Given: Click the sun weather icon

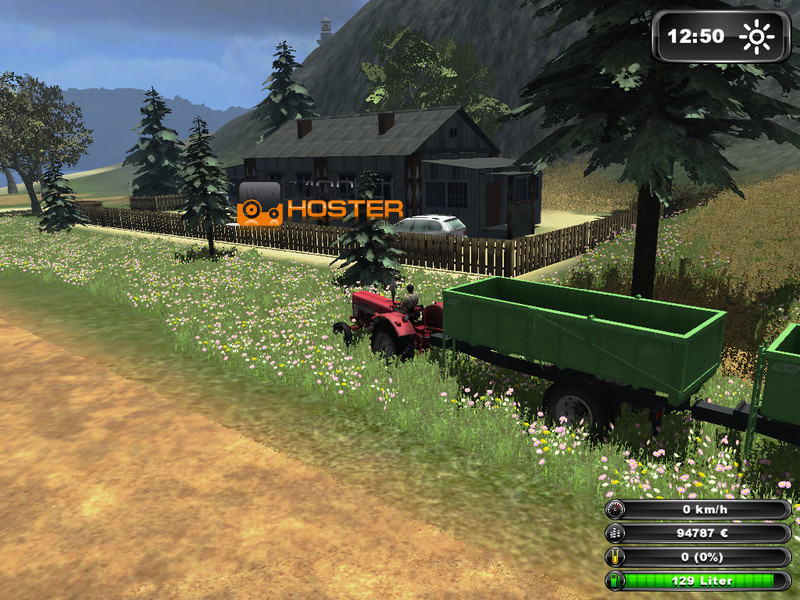Looking at the screenshot, I should click(x=757, y=37).
